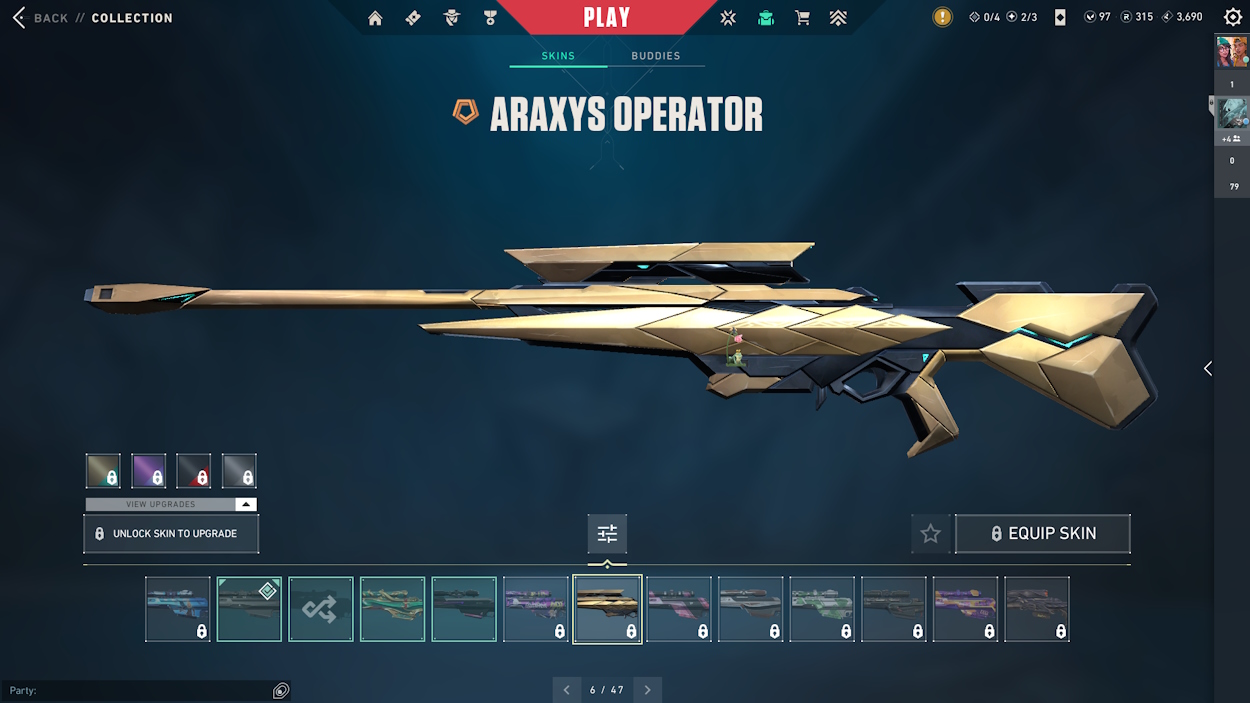Click Unlock Skin to Upgrade

(171, 534)
